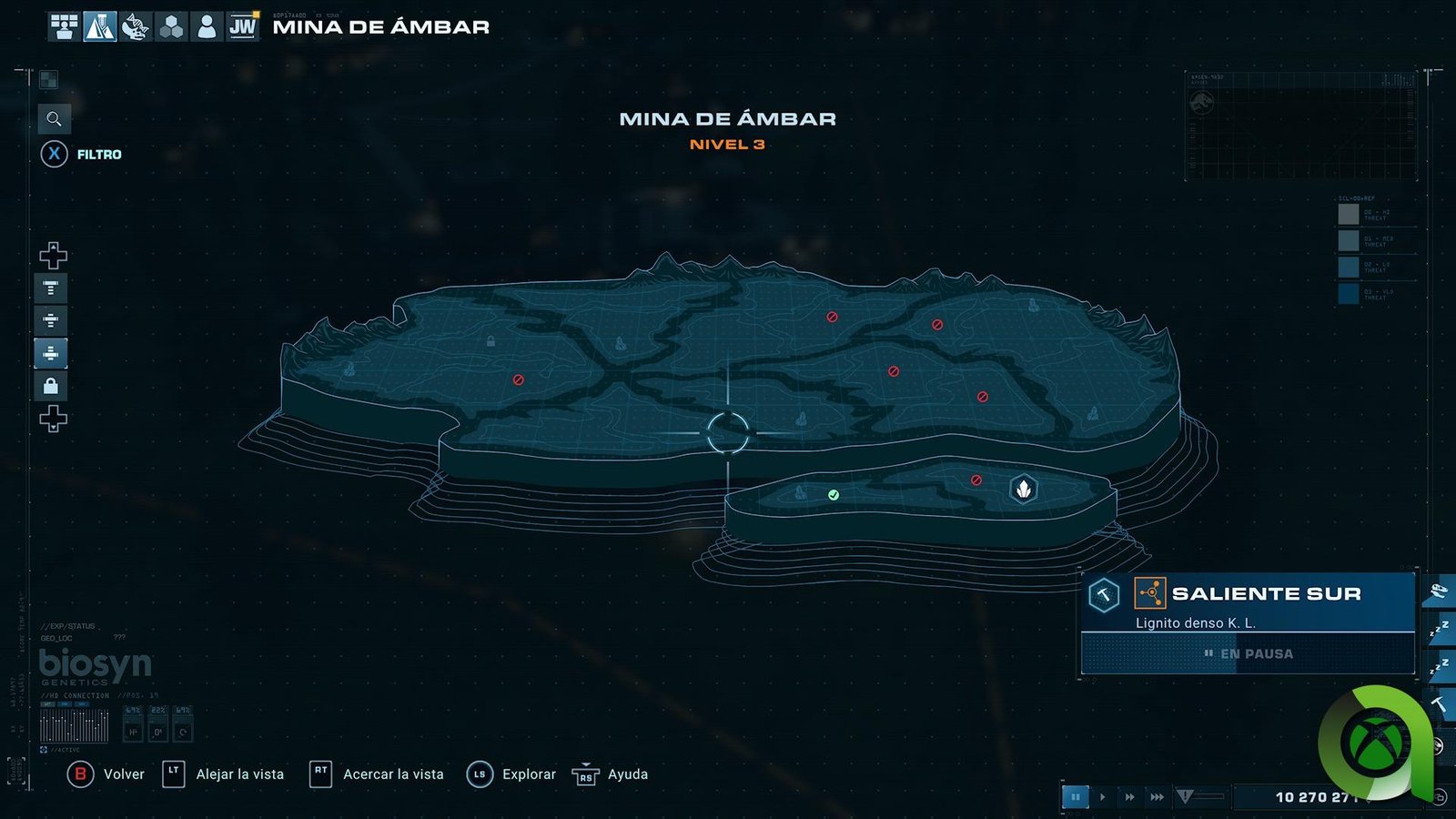Open the Saliente Sur expedition panel
The width and height of the screenshot is (1456, 819).
pos(1248,604)
